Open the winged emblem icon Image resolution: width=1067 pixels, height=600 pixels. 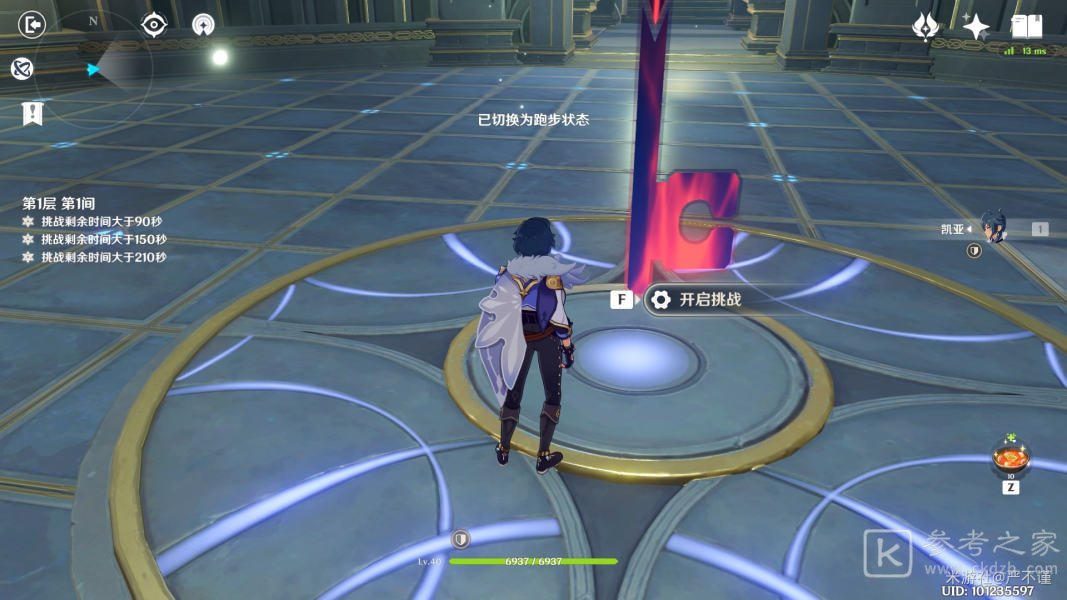coord(926,27)
